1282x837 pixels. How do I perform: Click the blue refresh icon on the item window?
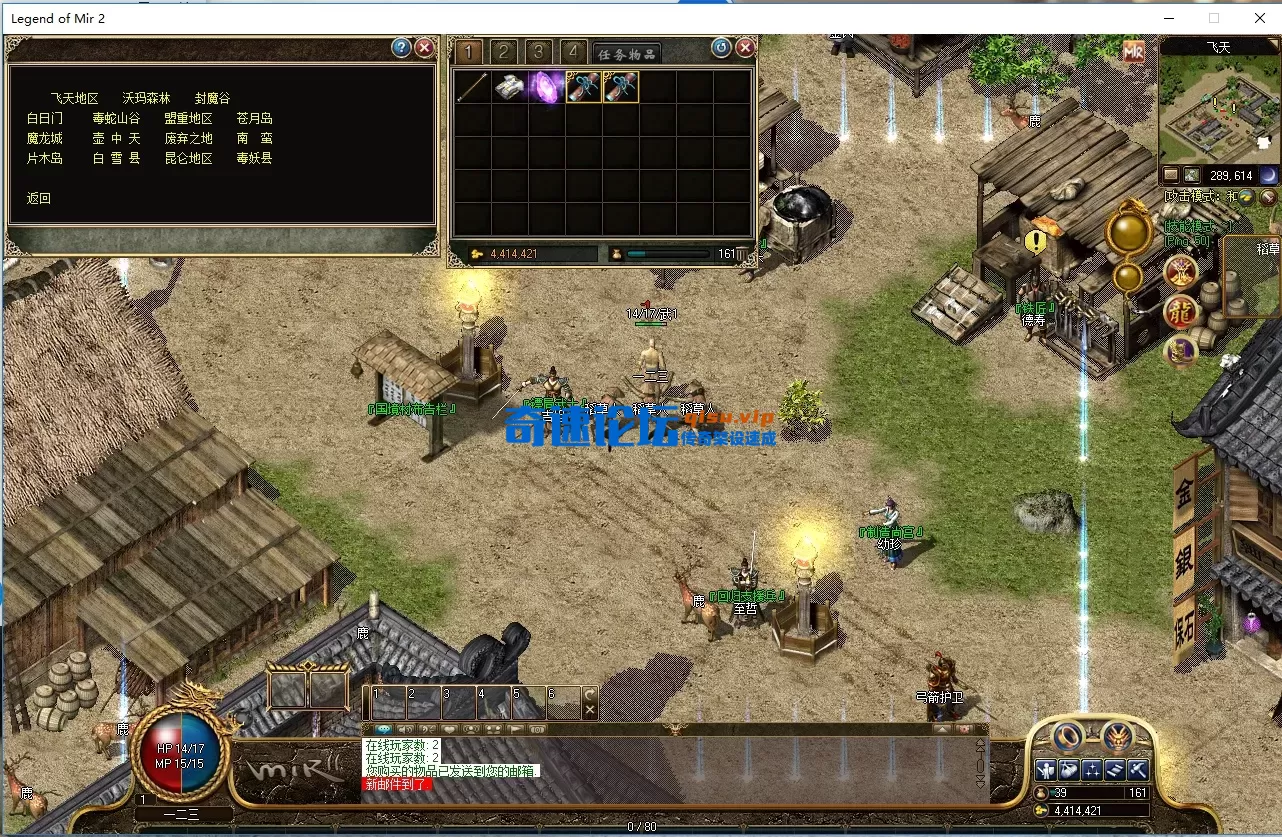click(721, 47)
